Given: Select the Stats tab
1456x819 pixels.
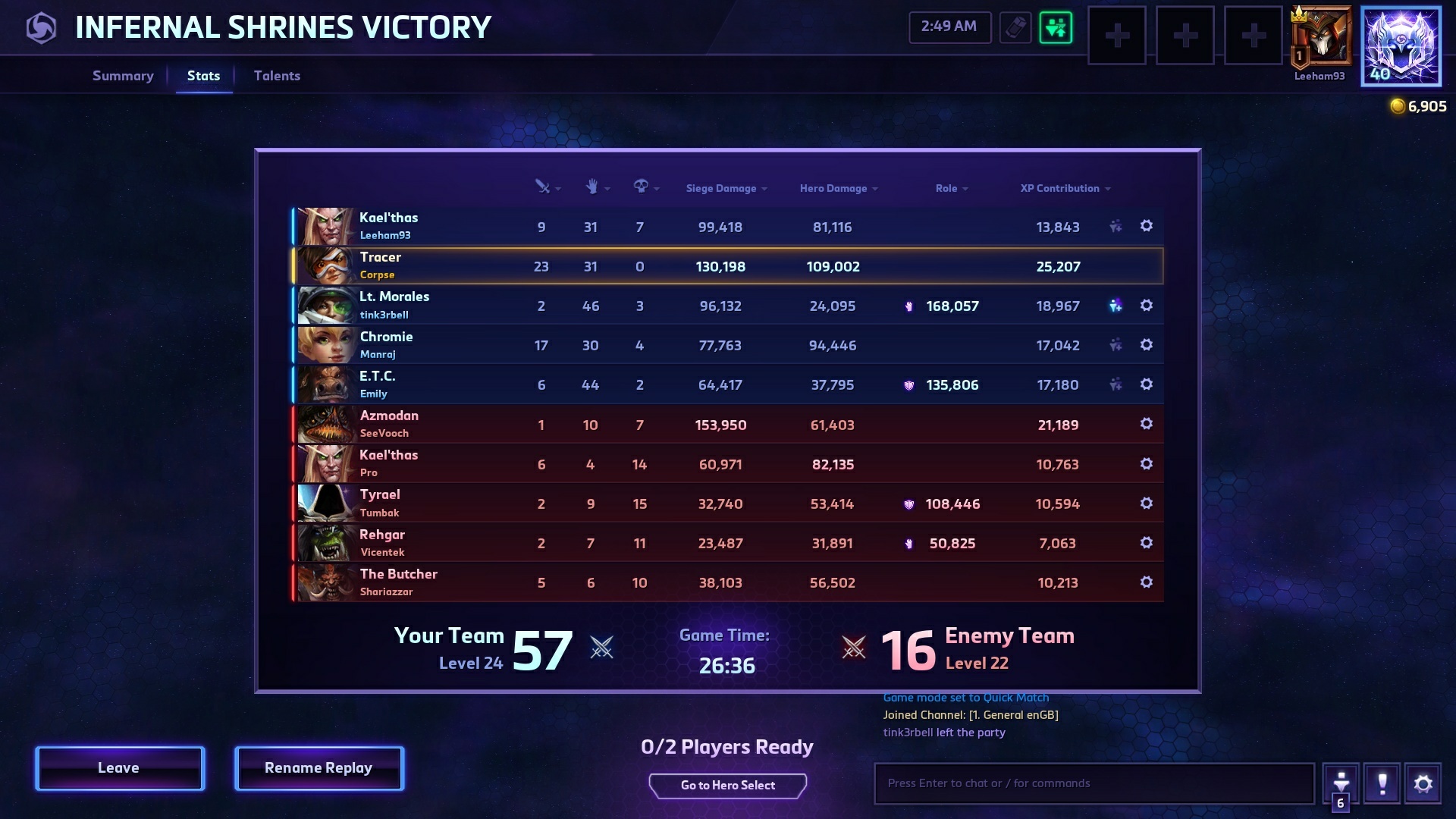Looking at the screenshot, I should click(203, 76).
